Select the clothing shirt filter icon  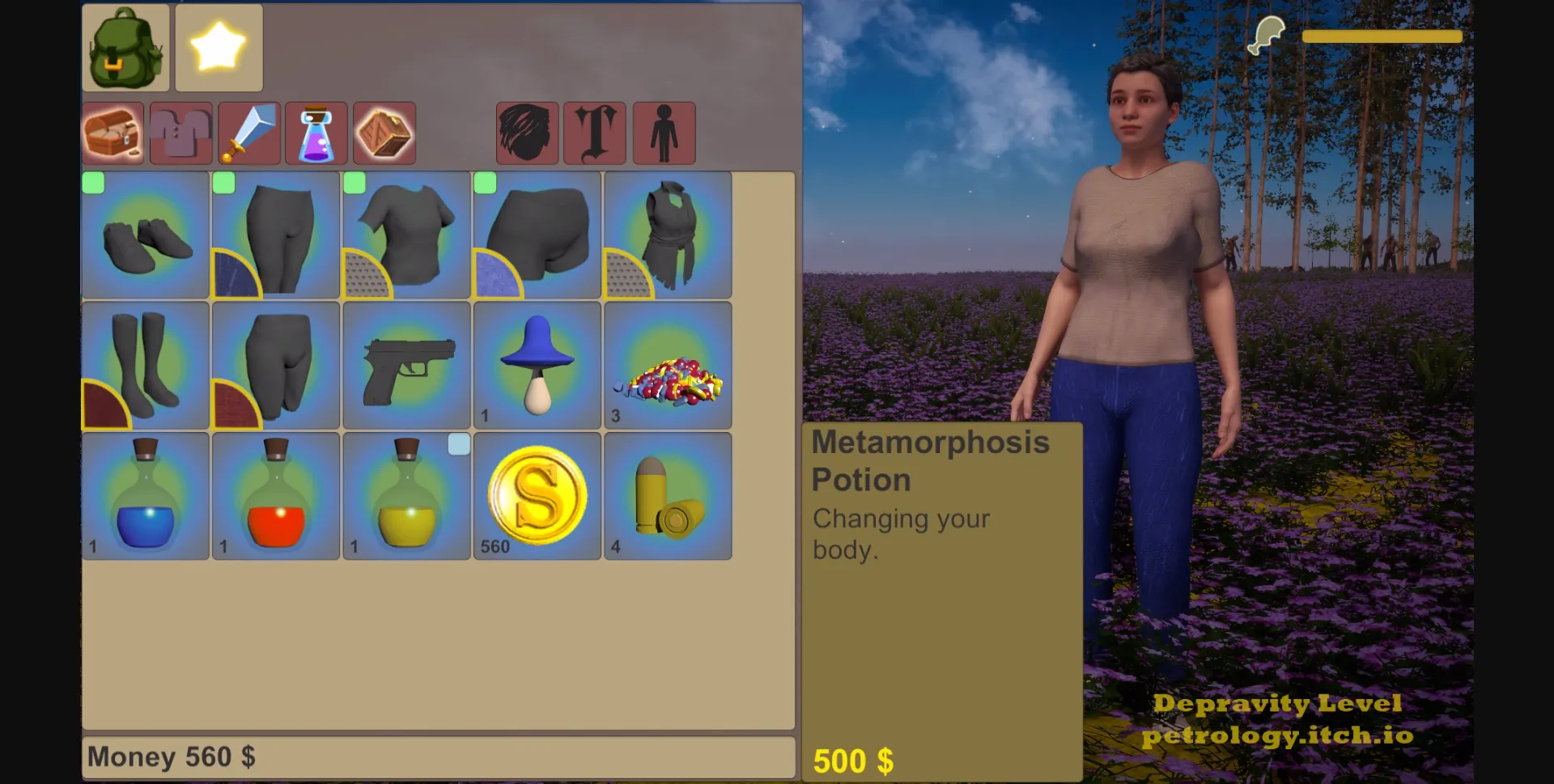pyautogui.click(x=180, y=132)
